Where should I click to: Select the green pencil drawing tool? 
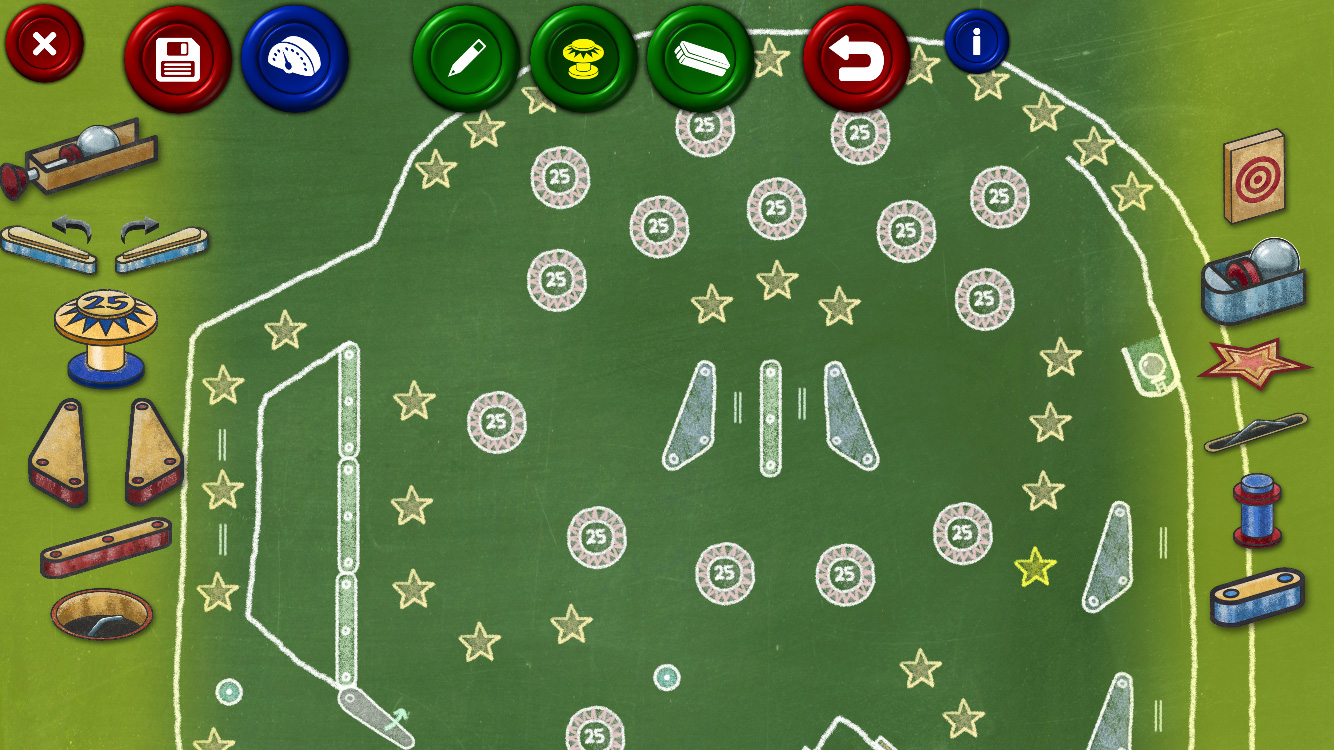[x=466, y=59]
